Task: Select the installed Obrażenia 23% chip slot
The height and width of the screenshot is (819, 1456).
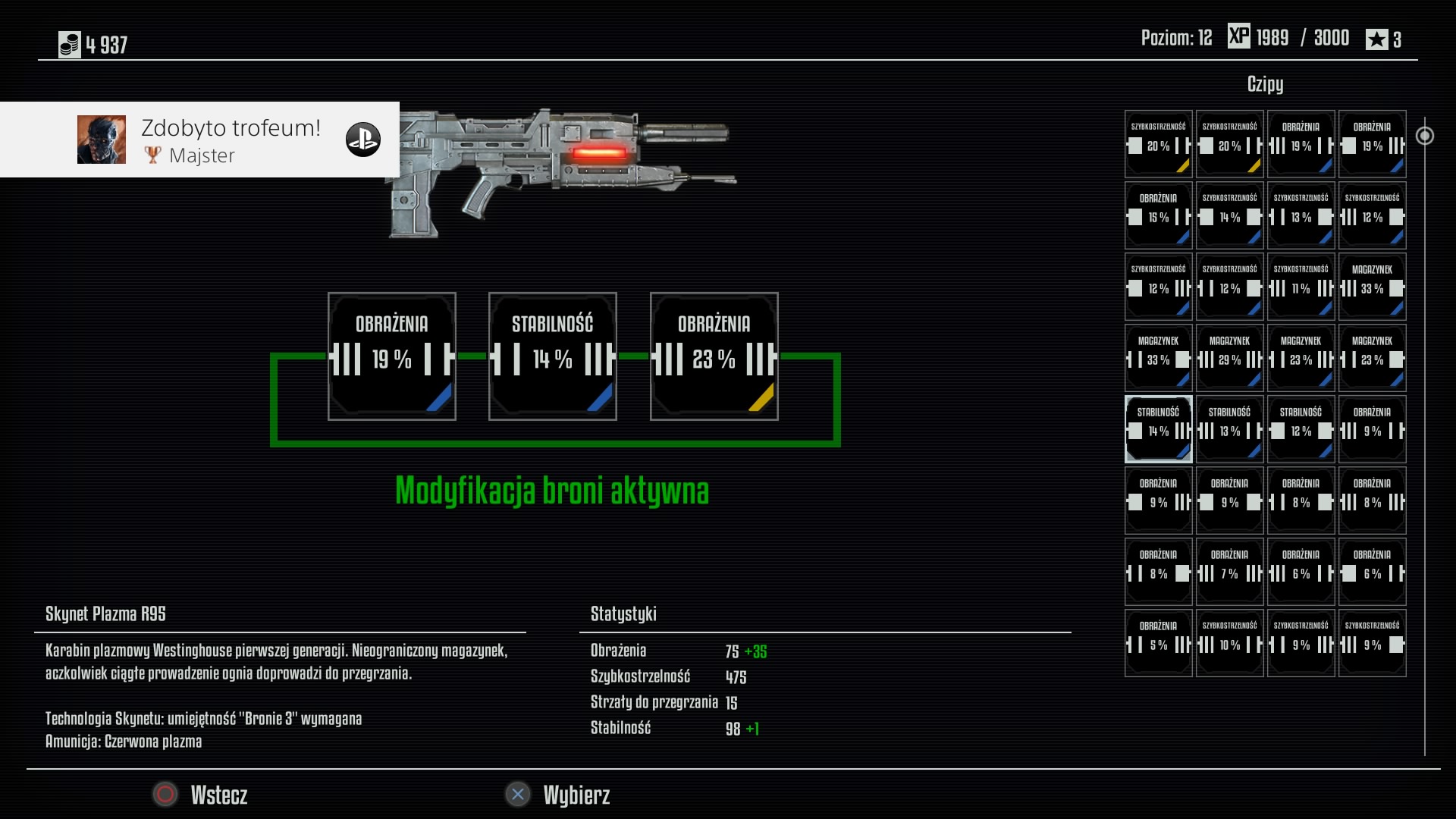Action: [714, 356]
